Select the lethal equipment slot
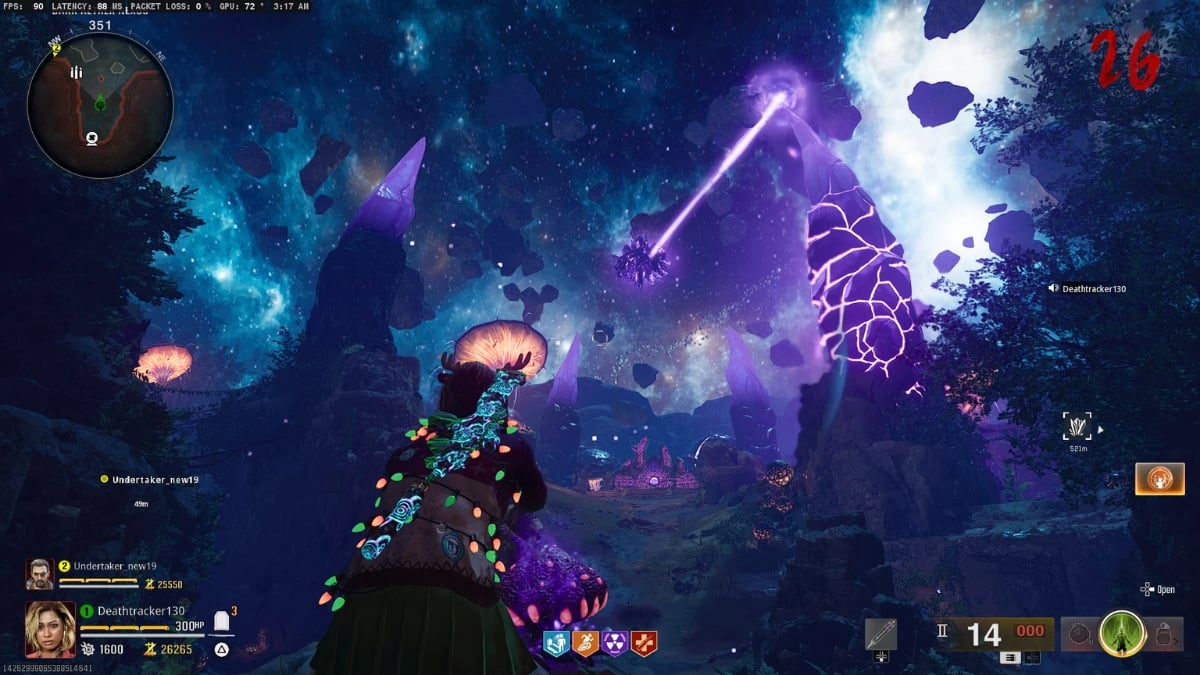 [1161, 635]
